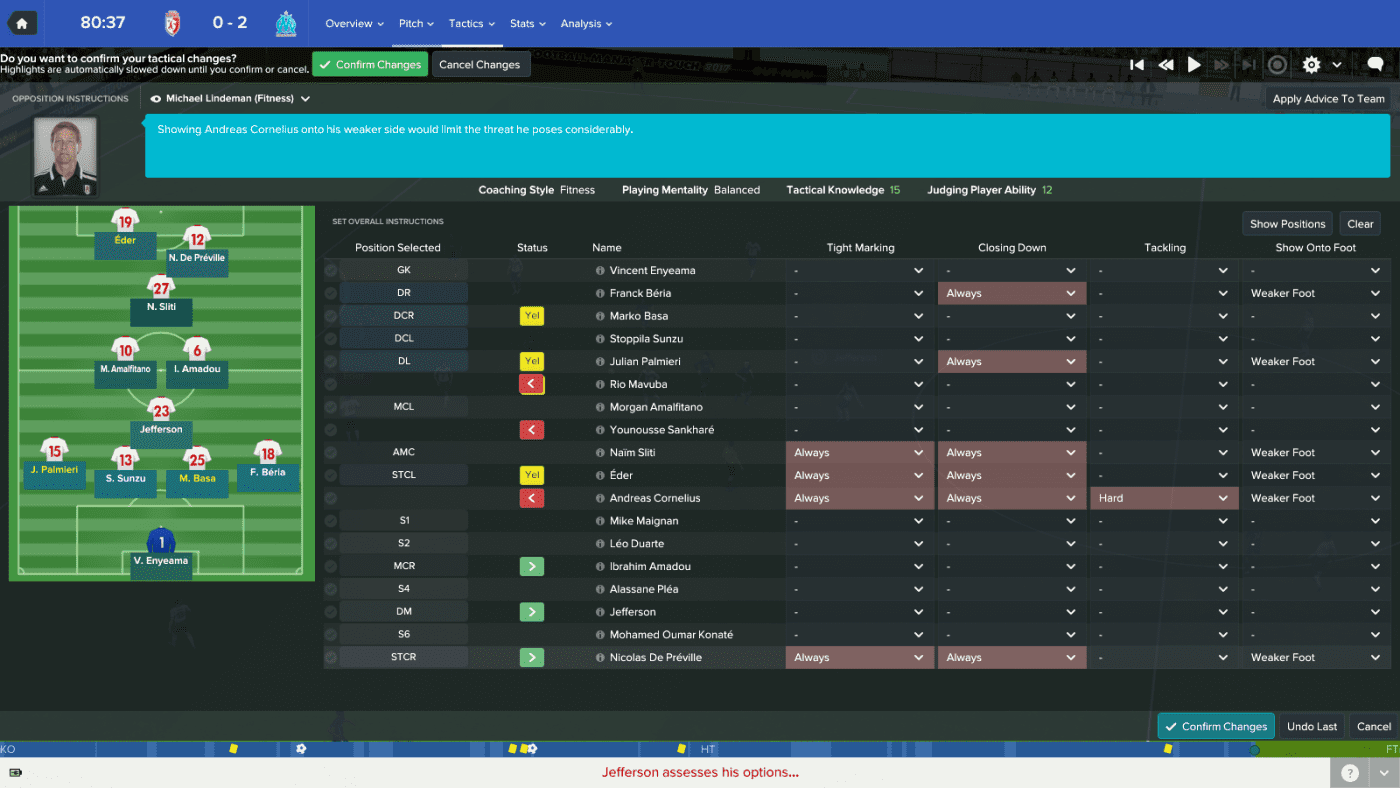This screenshot has width=1400, height=788.
Task: Click the skip-back icon in match controls
Action: pos(1138,64)
